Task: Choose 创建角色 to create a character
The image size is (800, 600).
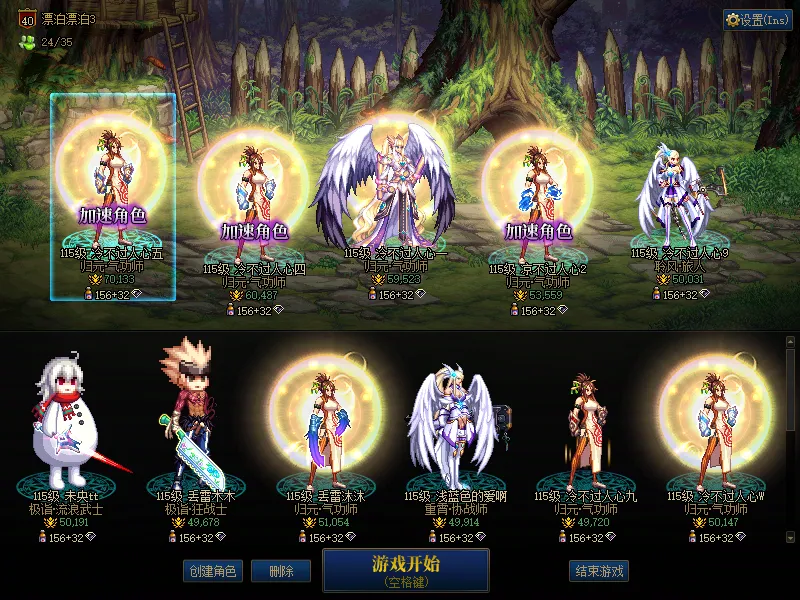Action: click(212, 571)
